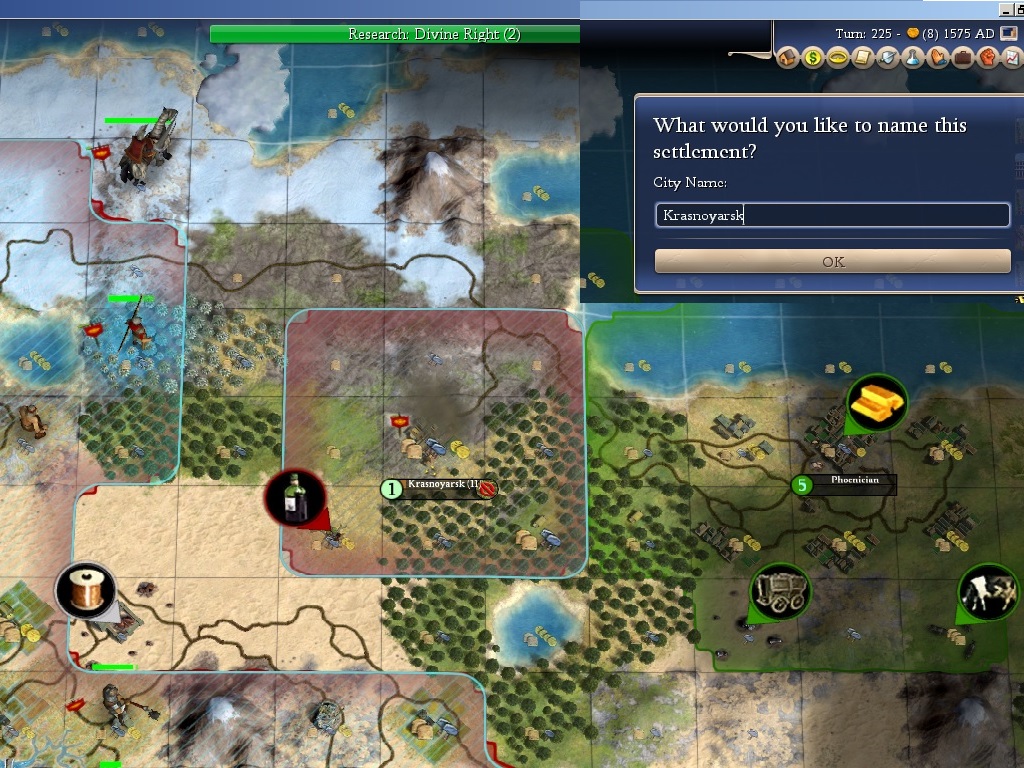Viewport: 1024px width, 768px height.
Task: Click the briefcase advisor icon
Action: click(962, 58)
